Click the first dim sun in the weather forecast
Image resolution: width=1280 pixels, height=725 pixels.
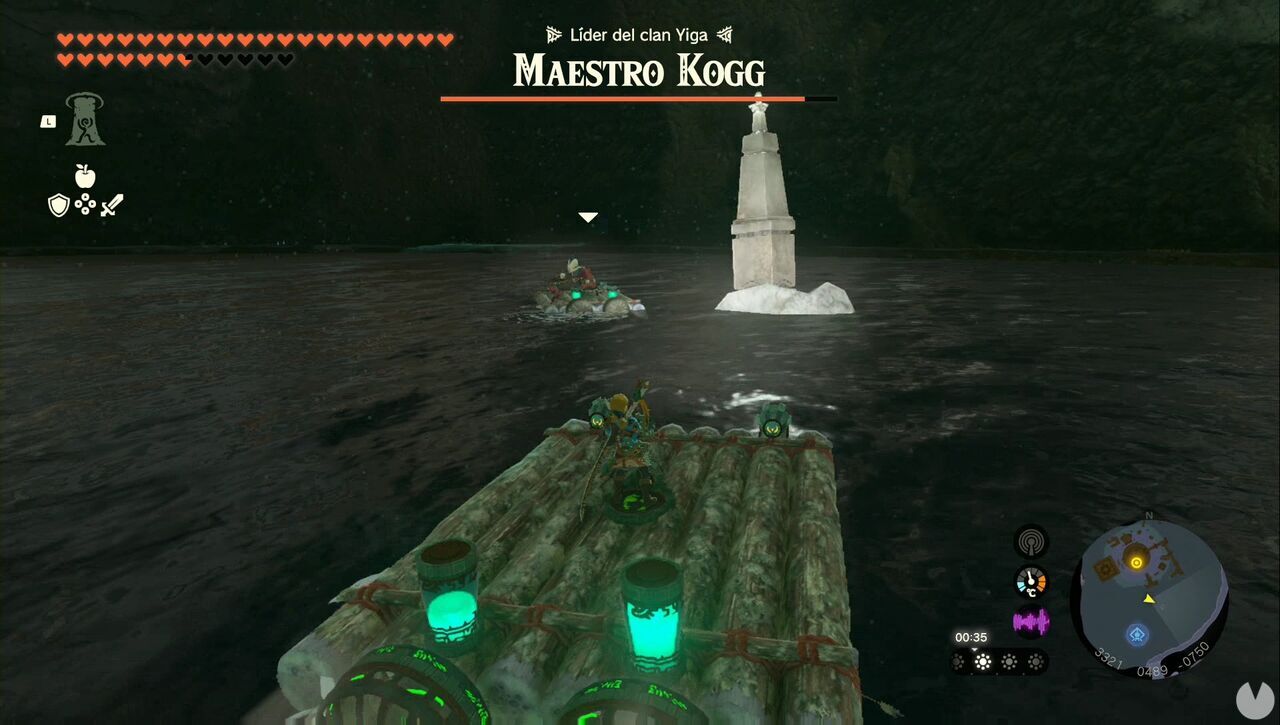[x=959, y=663]
